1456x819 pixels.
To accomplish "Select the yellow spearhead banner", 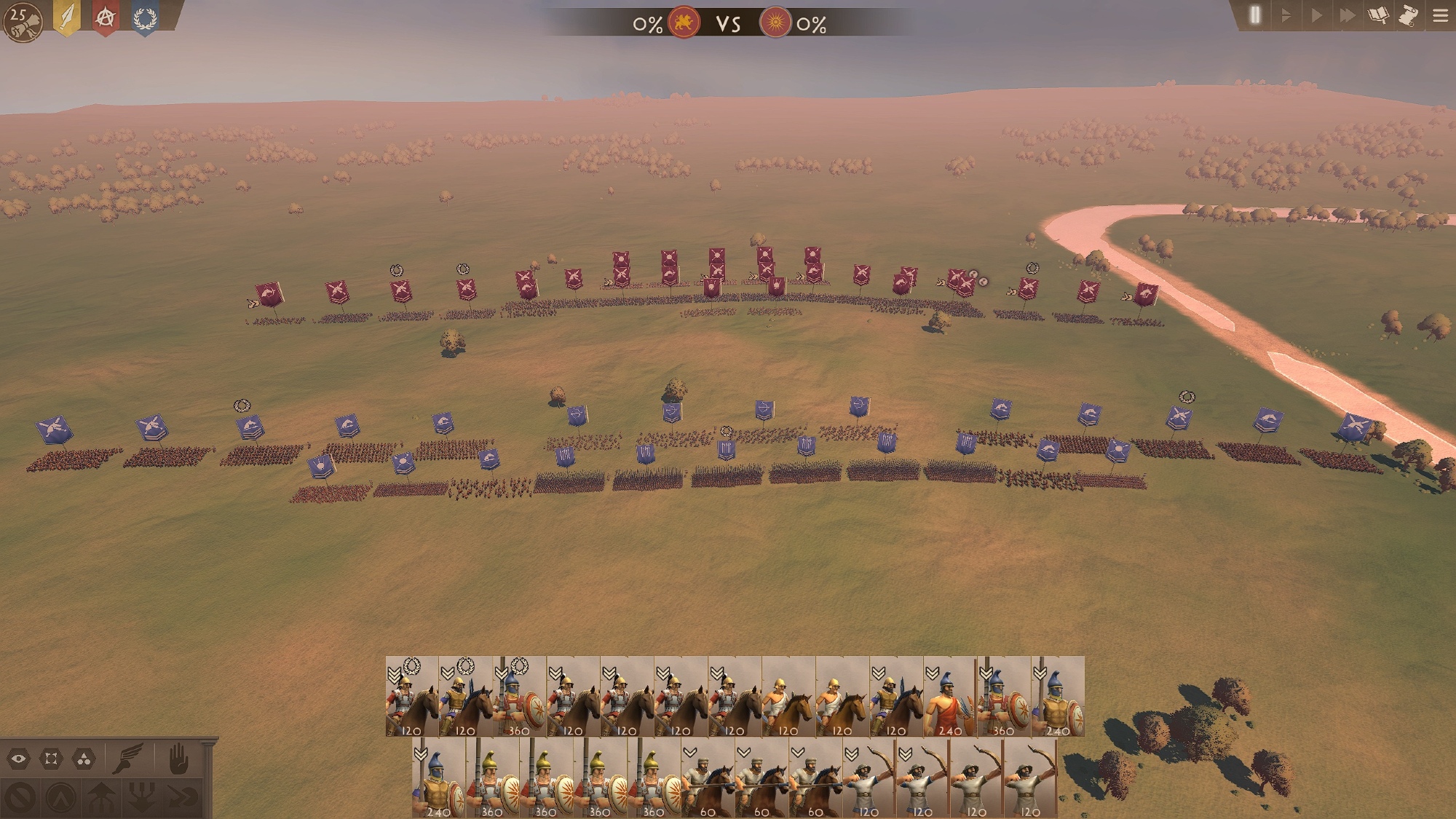I will [67, 17].
